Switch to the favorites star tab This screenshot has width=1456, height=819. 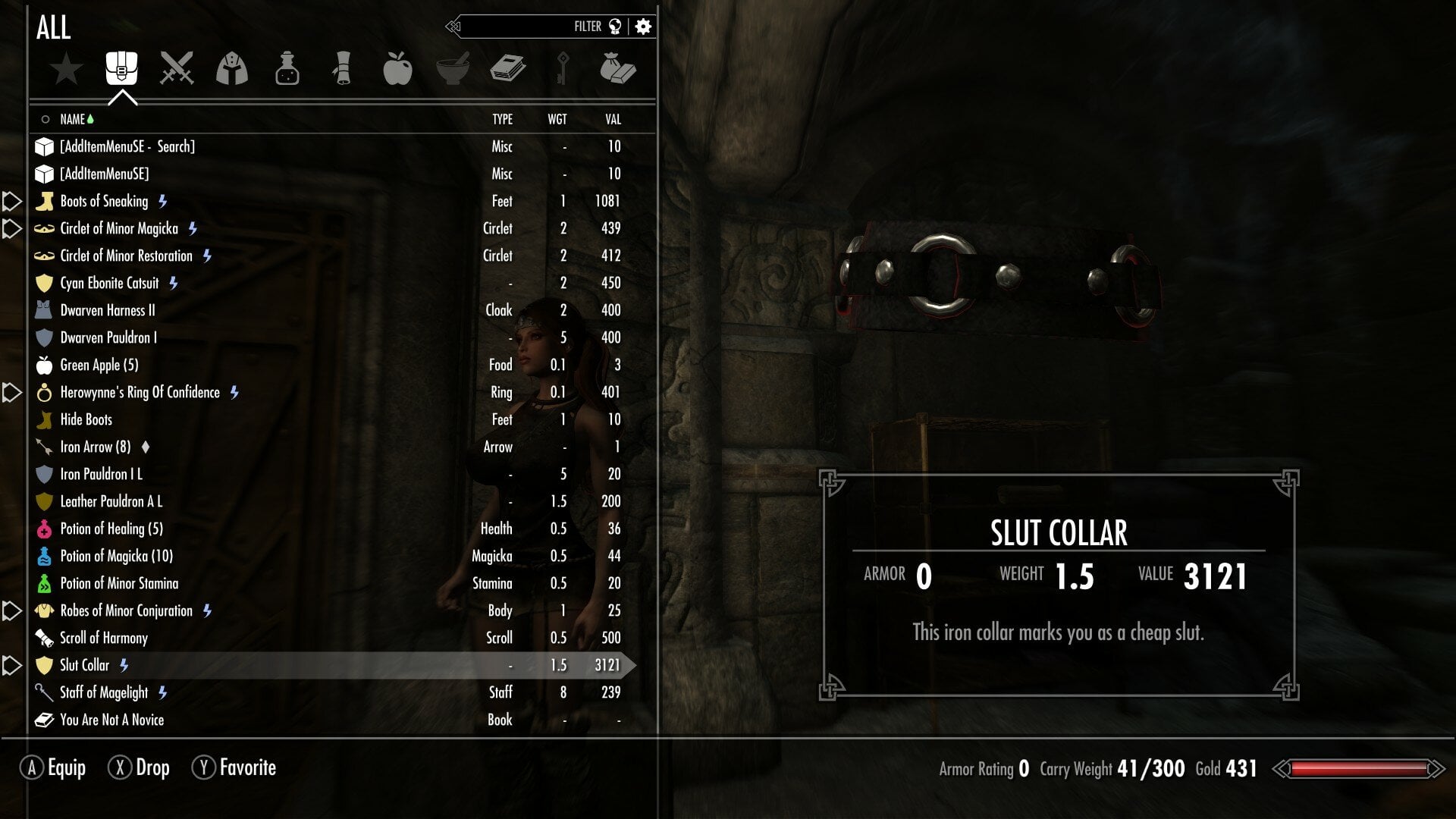[67, 68]
